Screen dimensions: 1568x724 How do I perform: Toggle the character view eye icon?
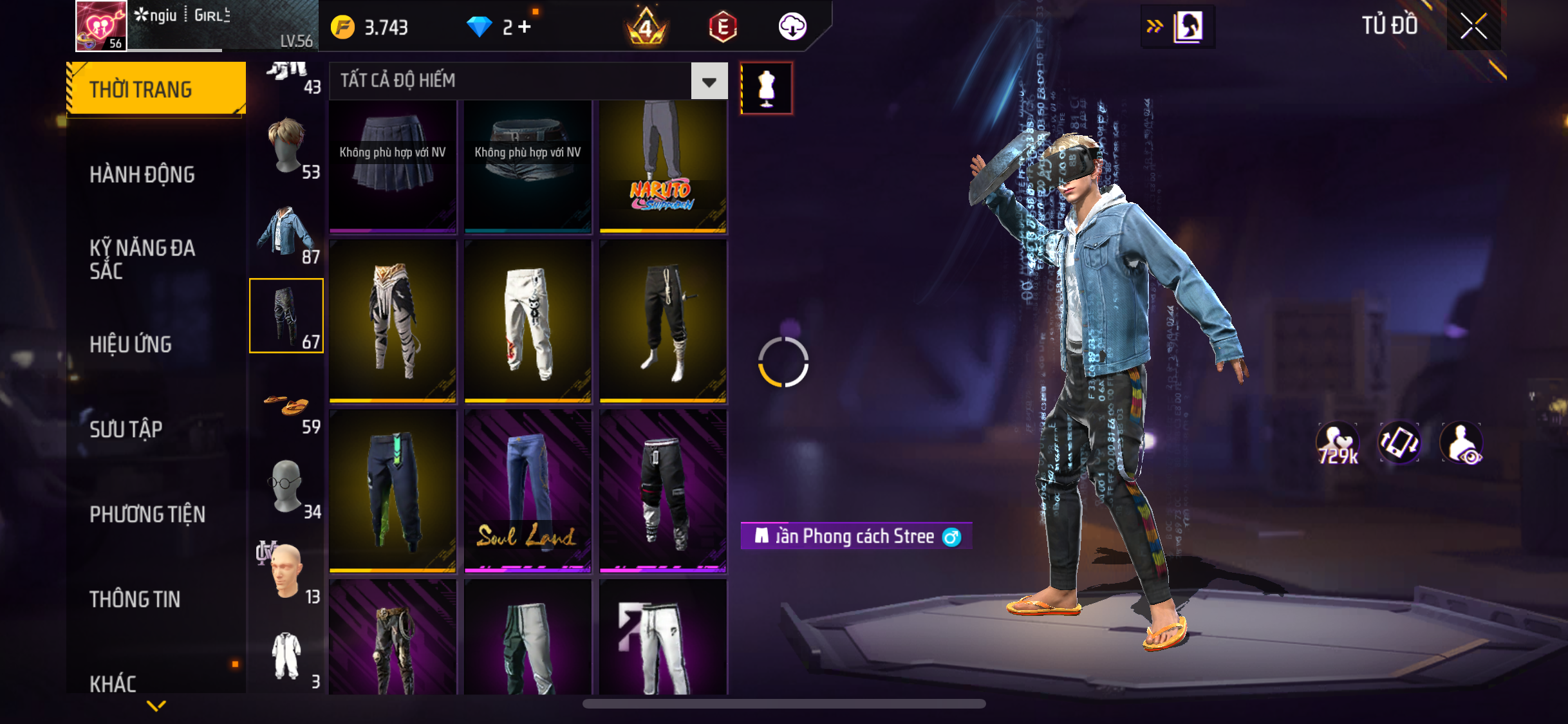1462,443
